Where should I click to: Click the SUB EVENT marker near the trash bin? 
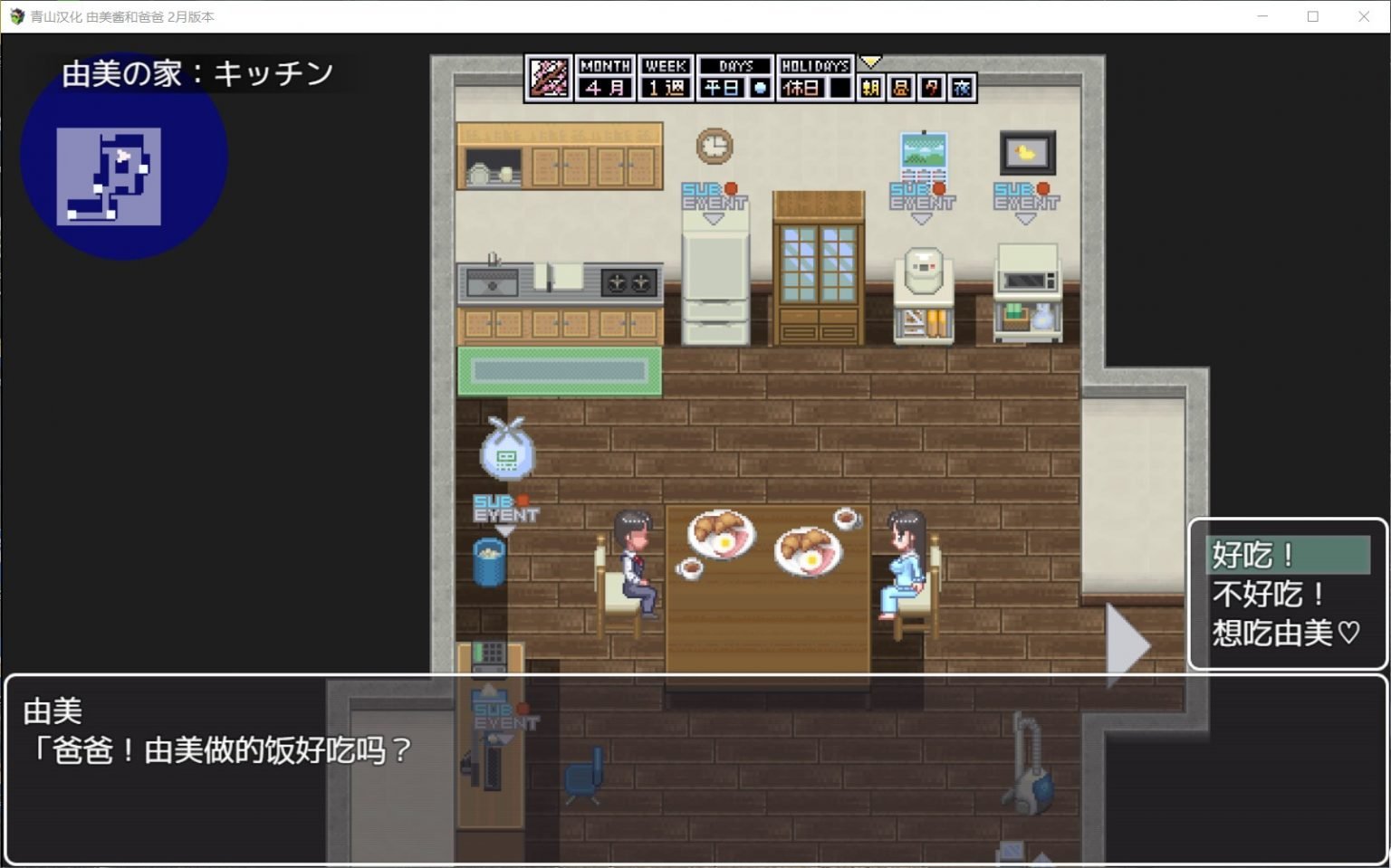pyautogui.click(x=505, y=507)
